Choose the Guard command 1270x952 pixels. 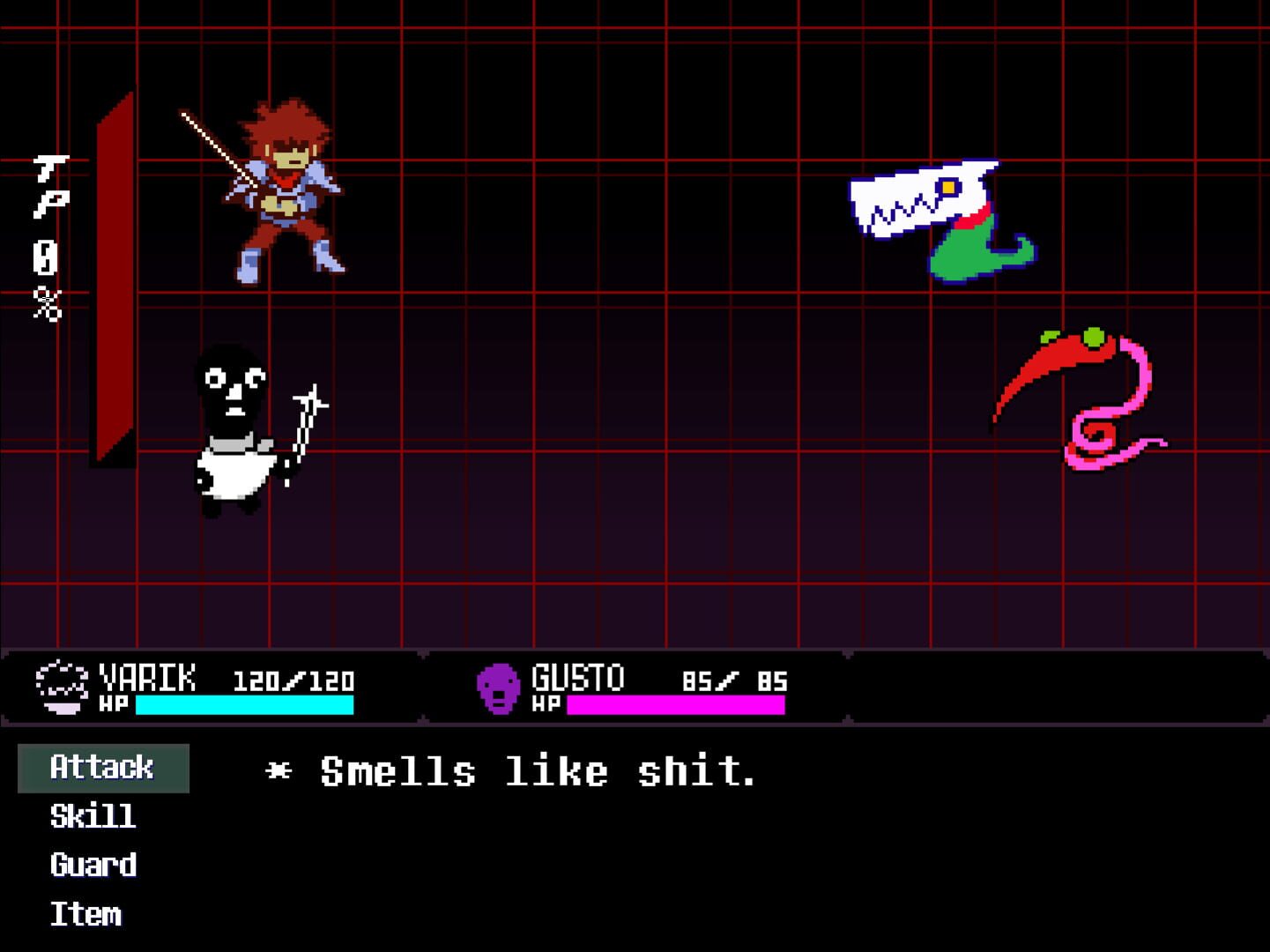pos(93,866)
